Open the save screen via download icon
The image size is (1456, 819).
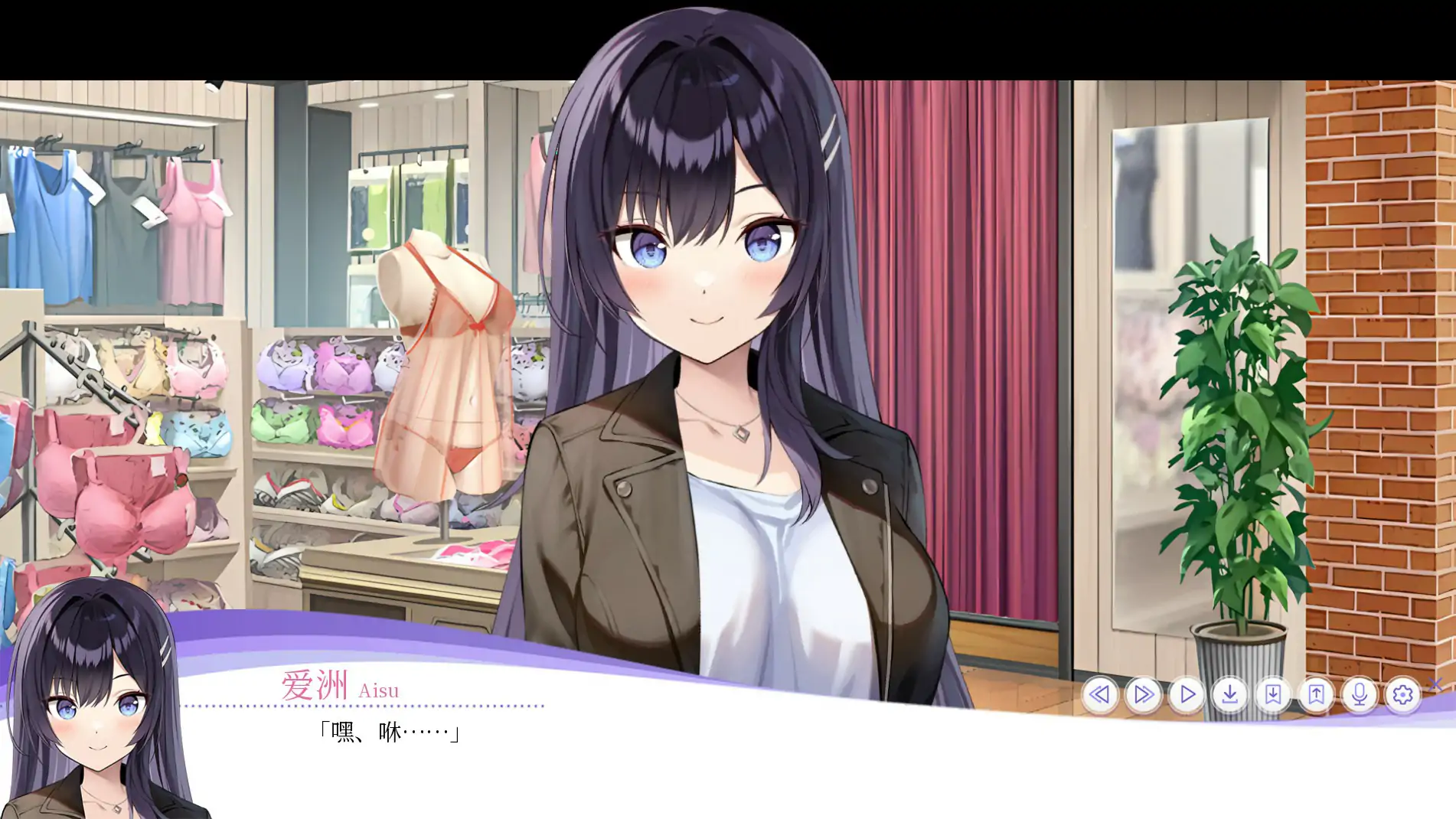[x=1230, y=697]
